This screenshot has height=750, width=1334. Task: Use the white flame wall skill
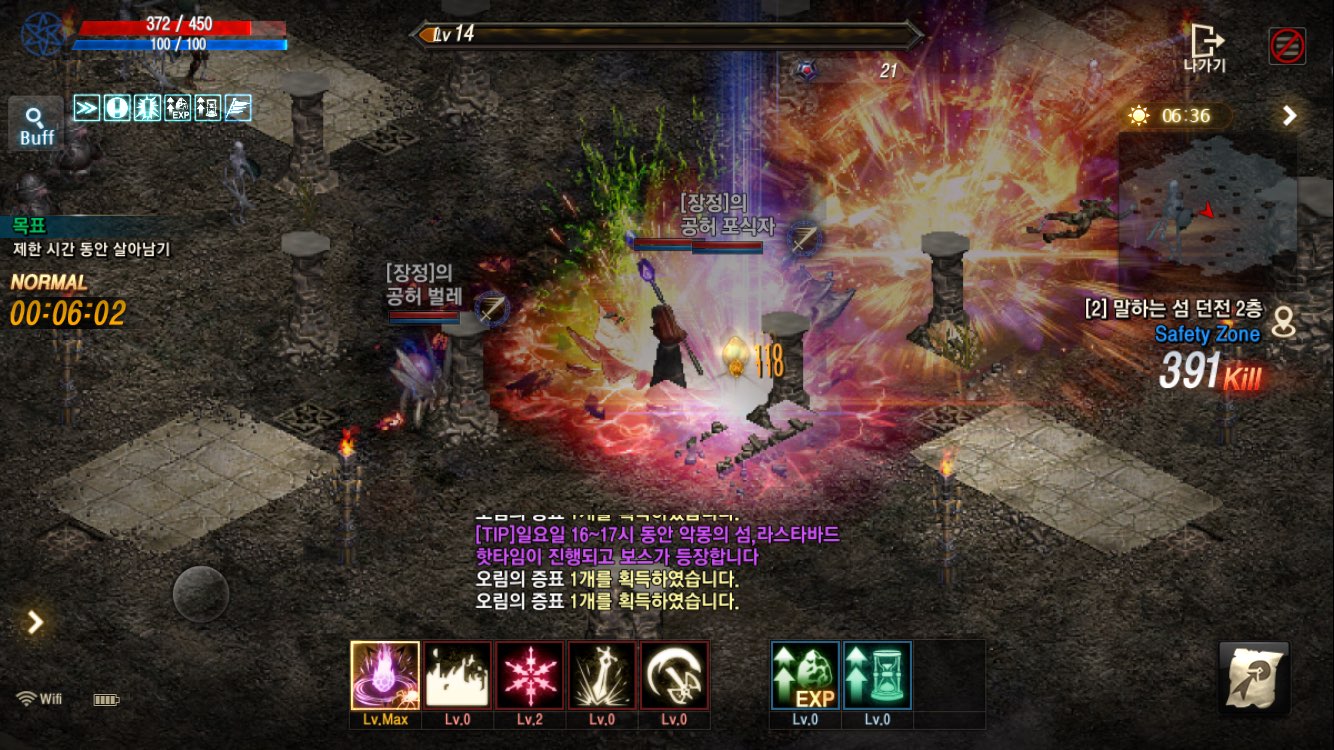coord(457,676)
